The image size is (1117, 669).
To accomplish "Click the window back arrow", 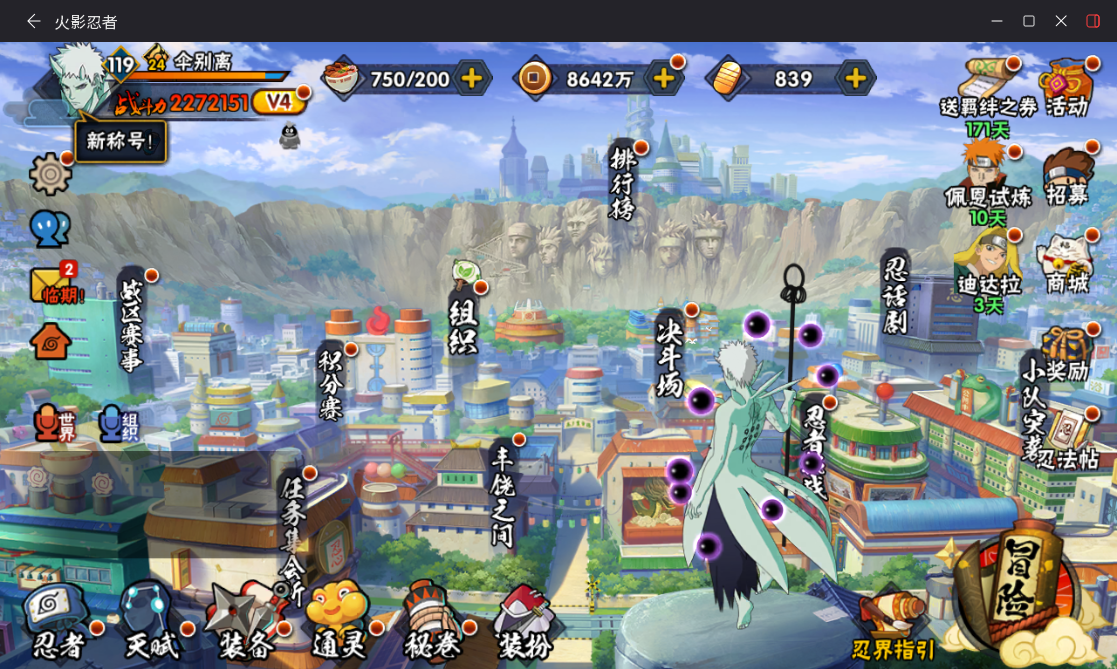I will [34, 21].
